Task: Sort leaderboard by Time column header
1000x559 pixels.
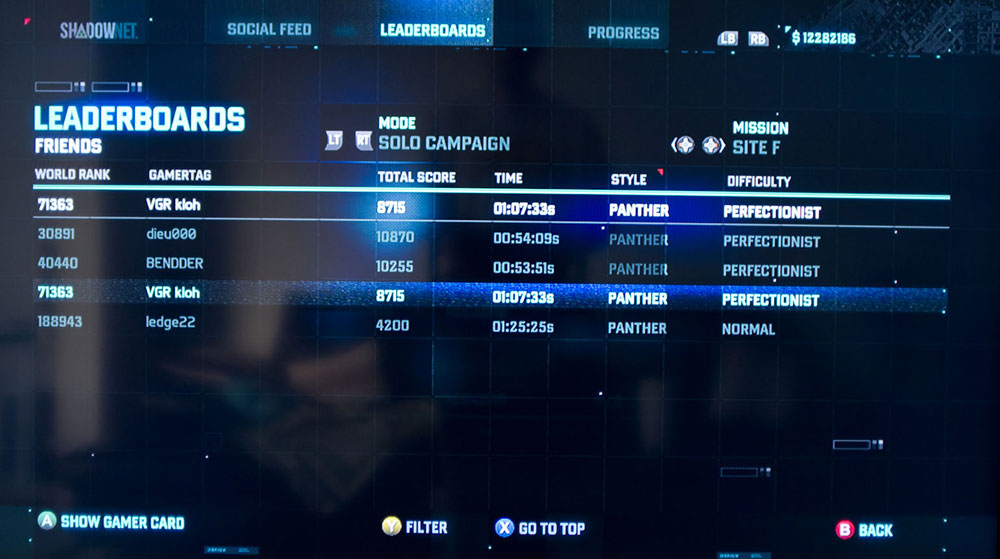Action: coord(508,178)
